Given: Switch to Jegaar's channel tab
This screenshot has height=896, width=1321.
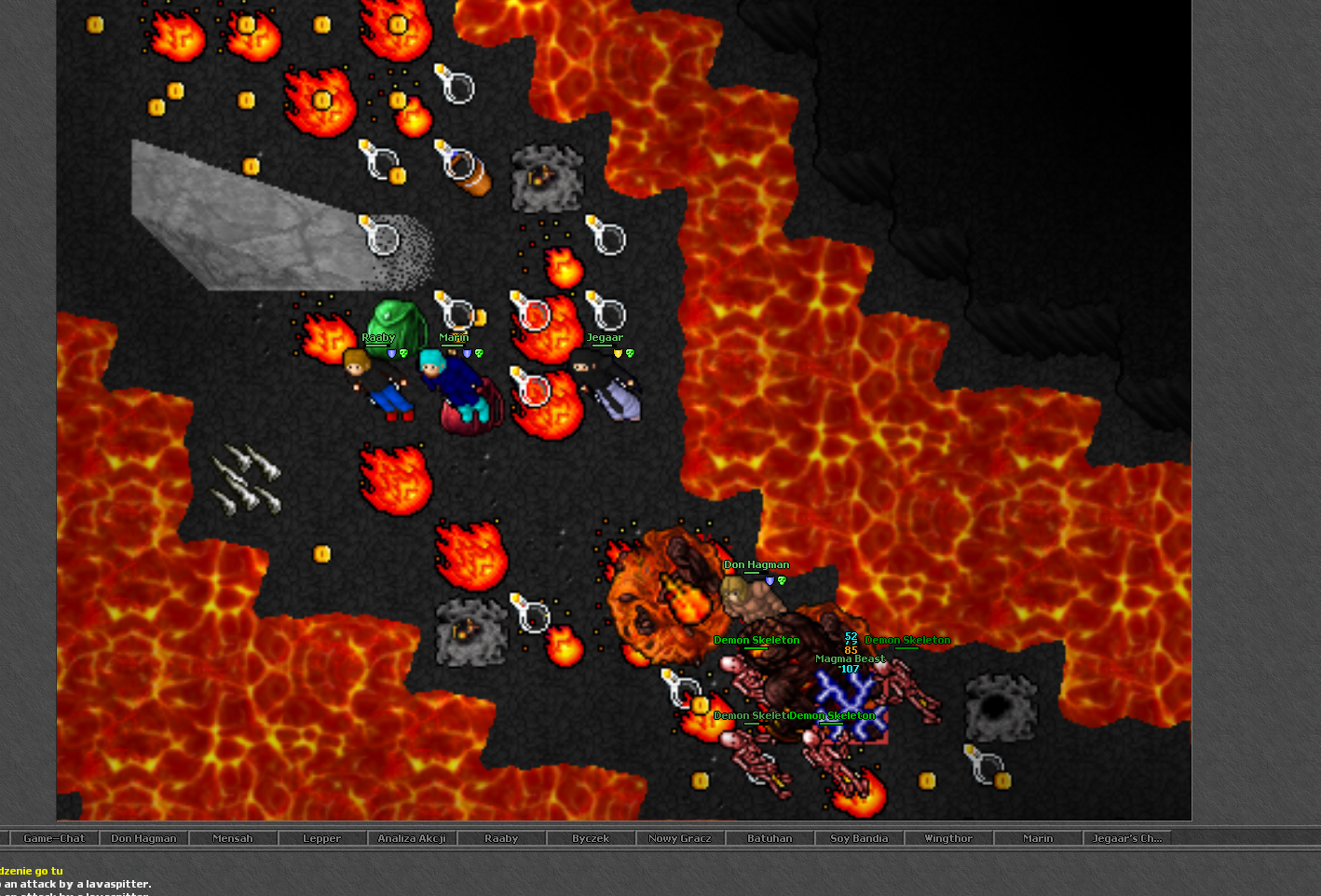Looking at the screenshot, I should click(x=1127, y=838).
